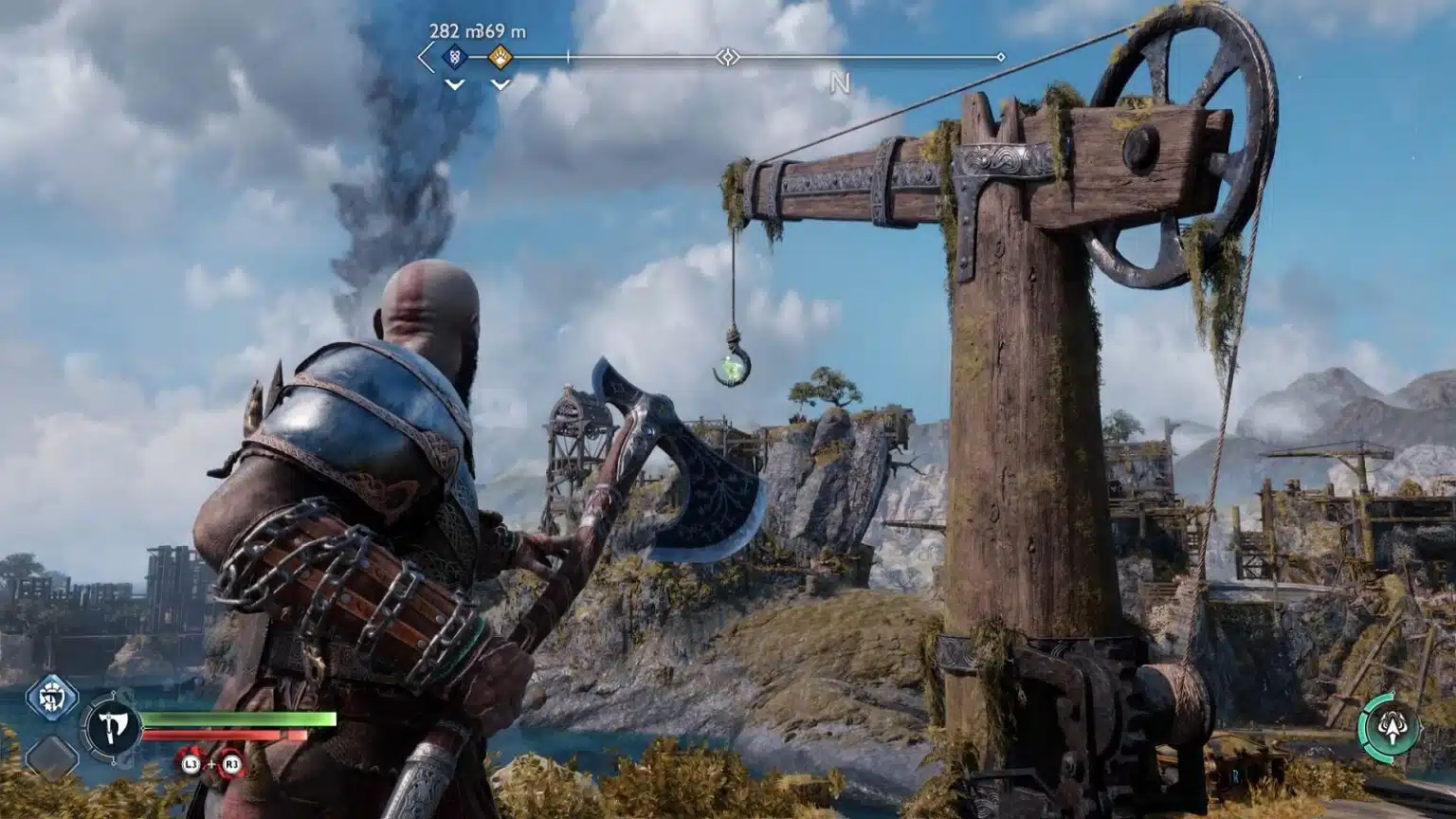Click the compass left arrow chevron
The width and height of the screenshot is (1456, 819).
[426, 58]
